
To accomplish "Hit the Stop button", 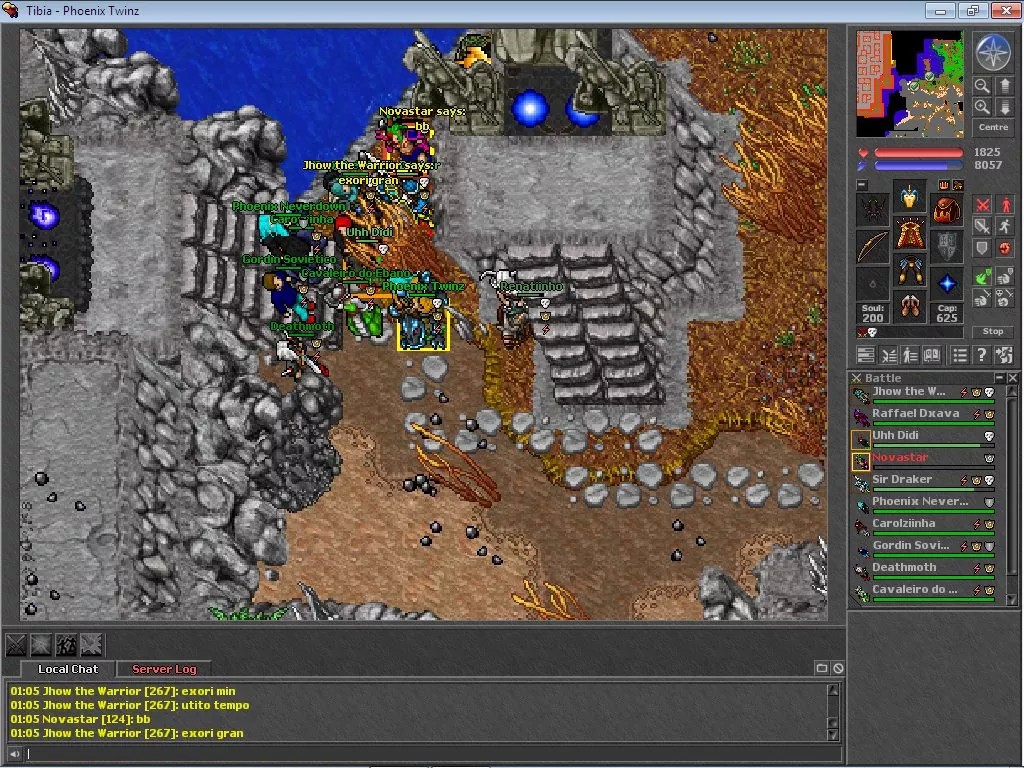I will 993,331.
